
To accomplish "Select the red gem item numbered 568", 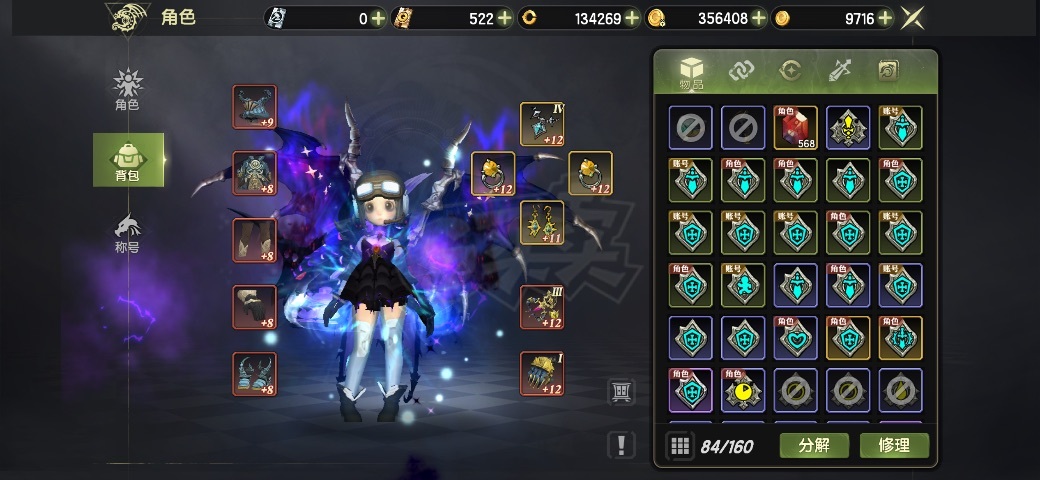I will pos(795,128).
